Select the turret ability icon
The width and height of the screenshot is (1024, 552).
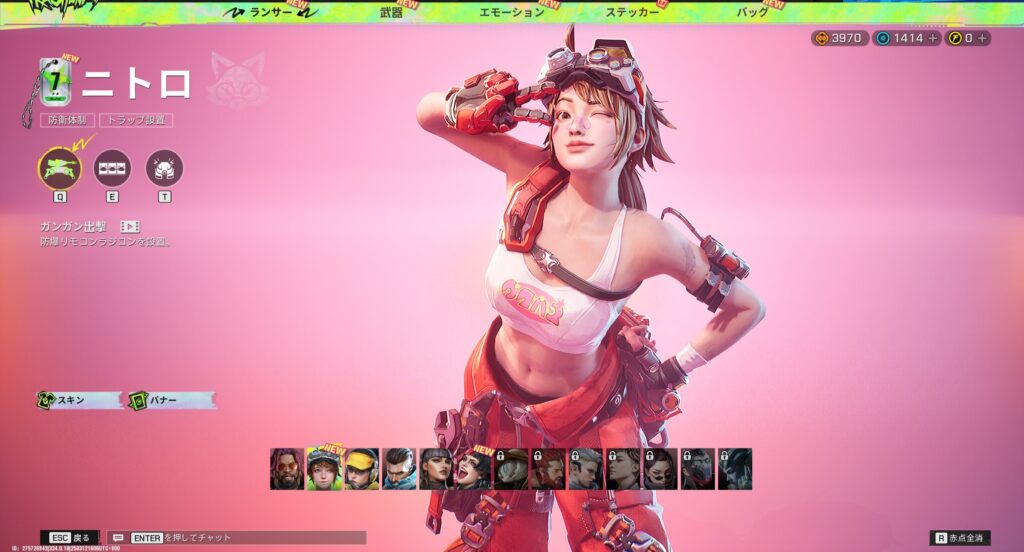pyautogui.click(x=59, y=168)
